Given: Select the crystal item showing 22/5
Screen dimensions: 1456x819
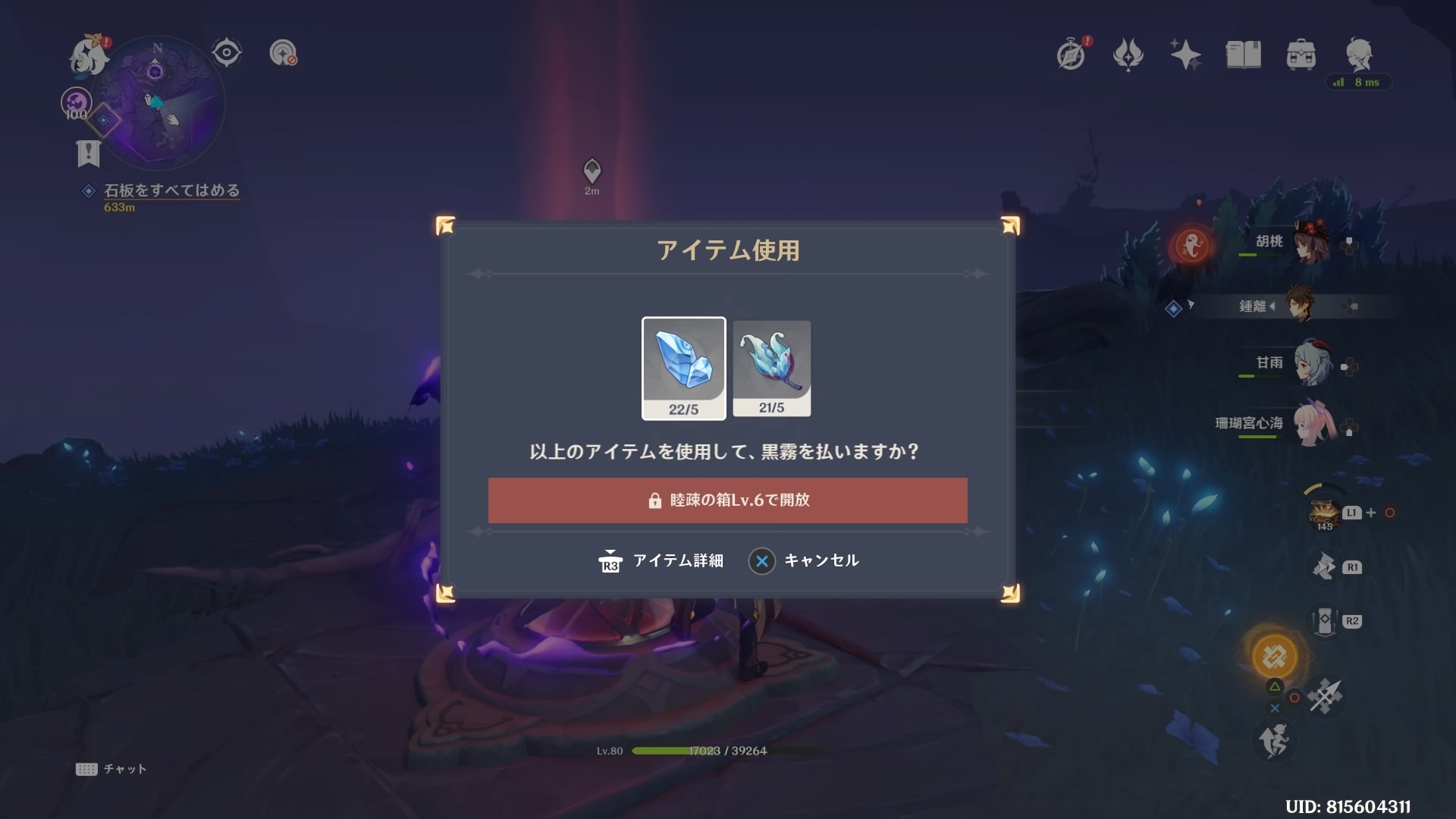Looking at the screenshot, I should (683, 368).
